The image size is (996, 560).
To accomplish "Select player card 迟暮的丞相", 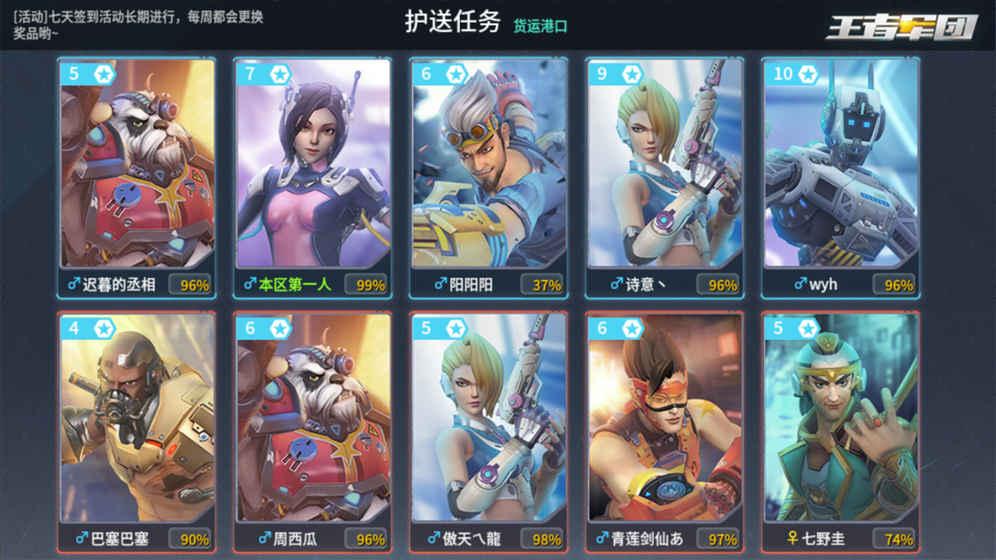I will point(137,177).
